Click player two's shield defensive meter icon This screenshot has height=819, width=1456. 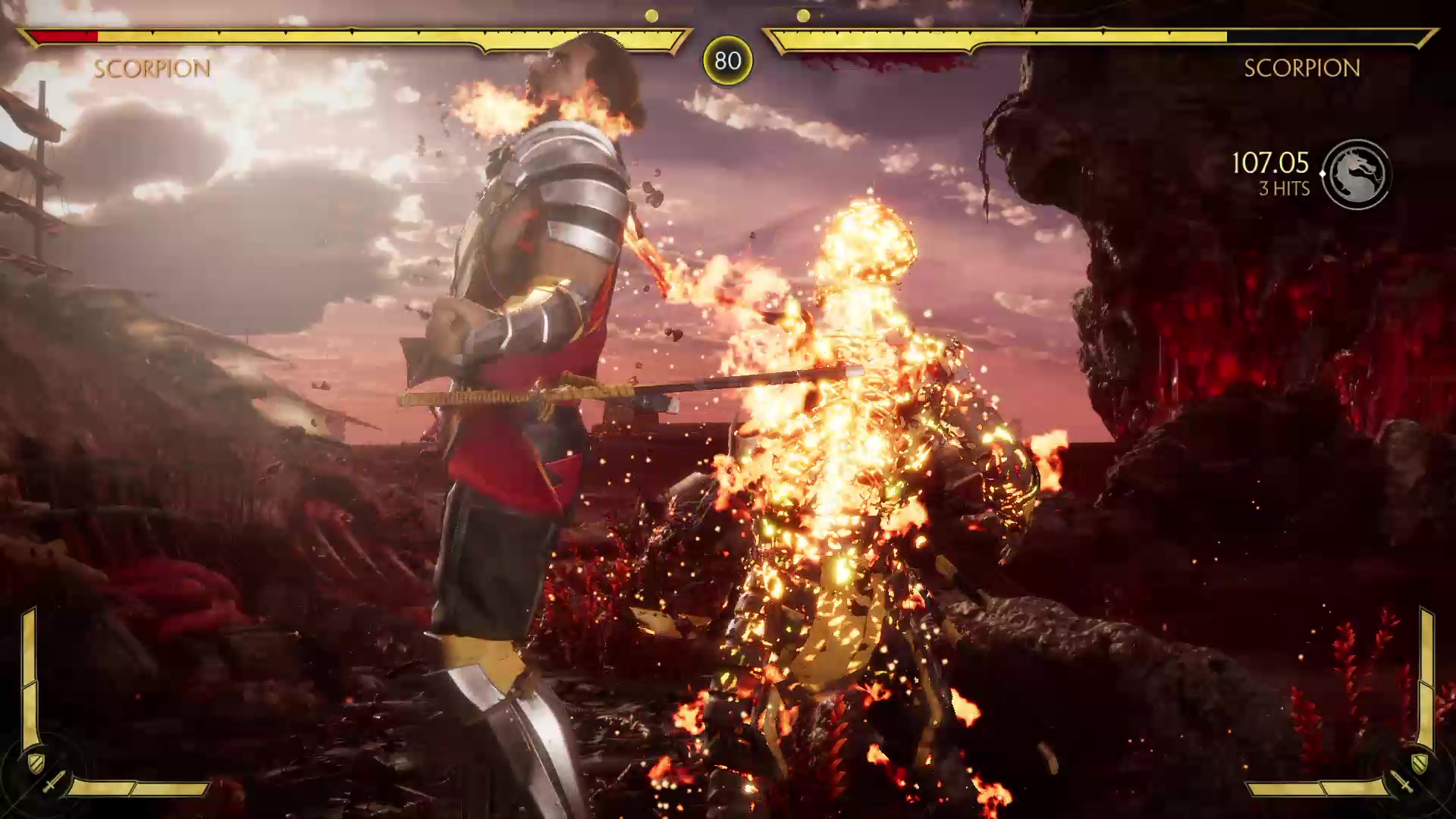(x=1420, y=761)
